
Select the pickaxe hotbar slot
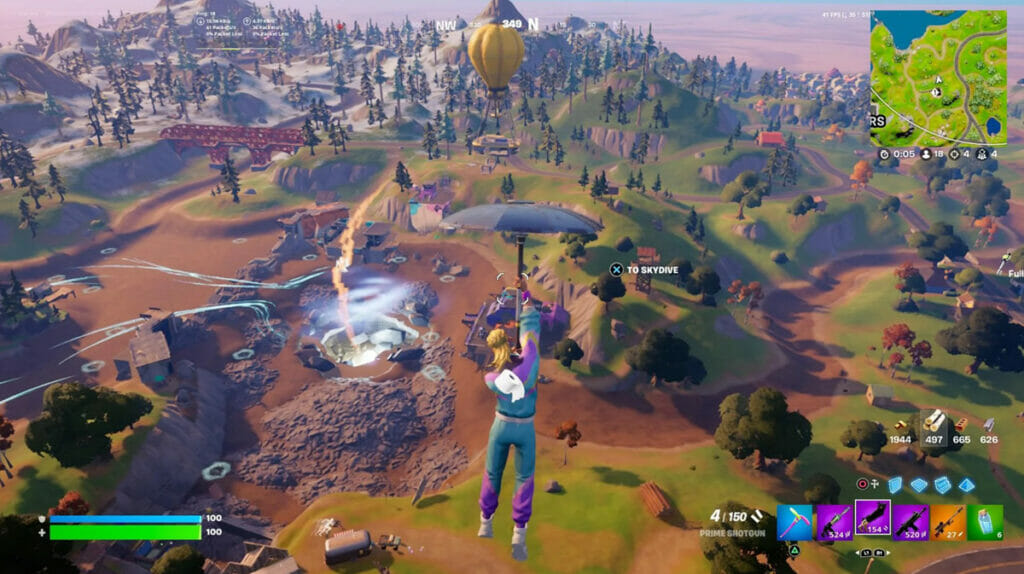pyautogui.click(x=795, y=521)
